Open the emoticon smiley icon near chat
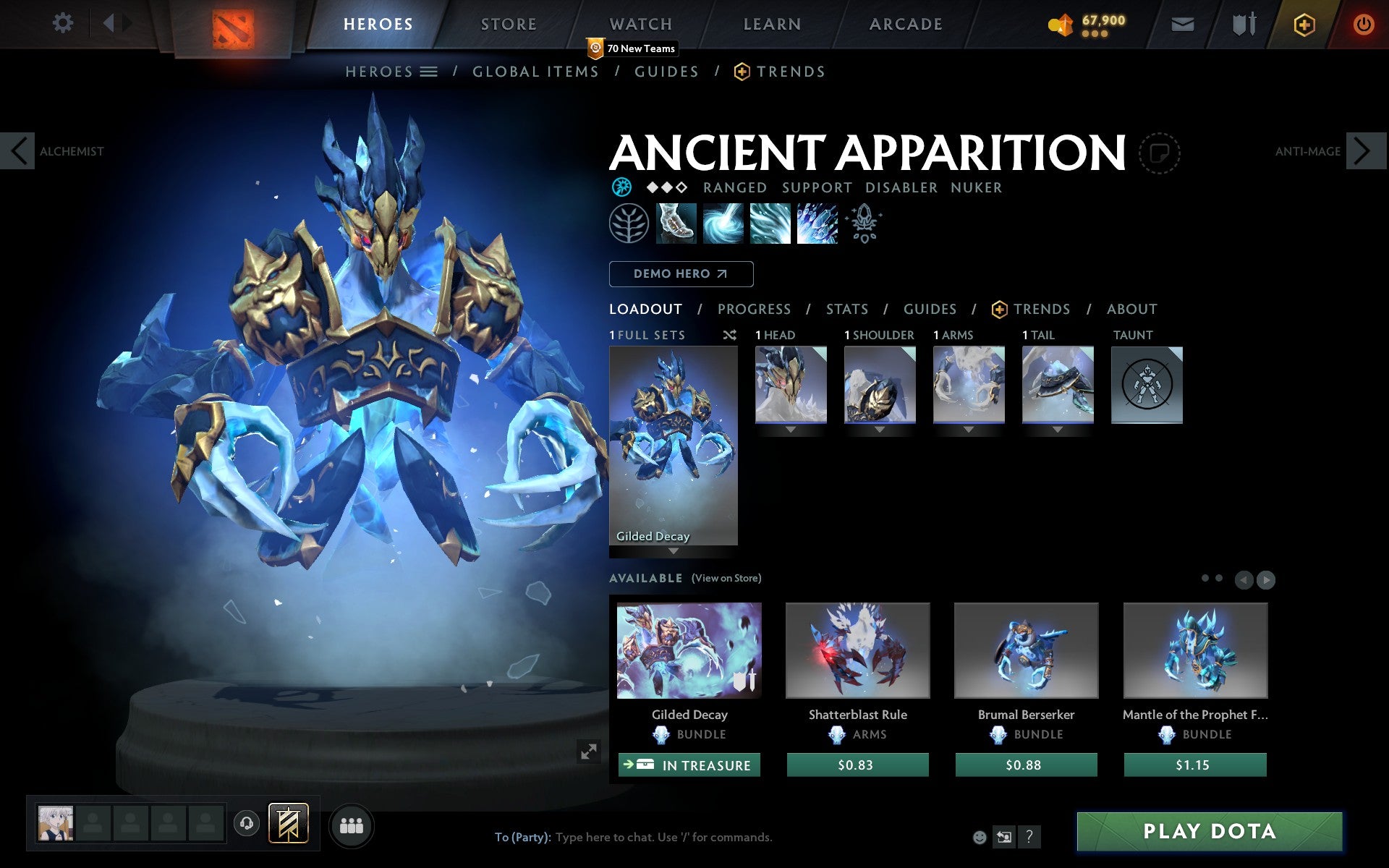Screen dimensions: 1389x868 tap(980, 838)
